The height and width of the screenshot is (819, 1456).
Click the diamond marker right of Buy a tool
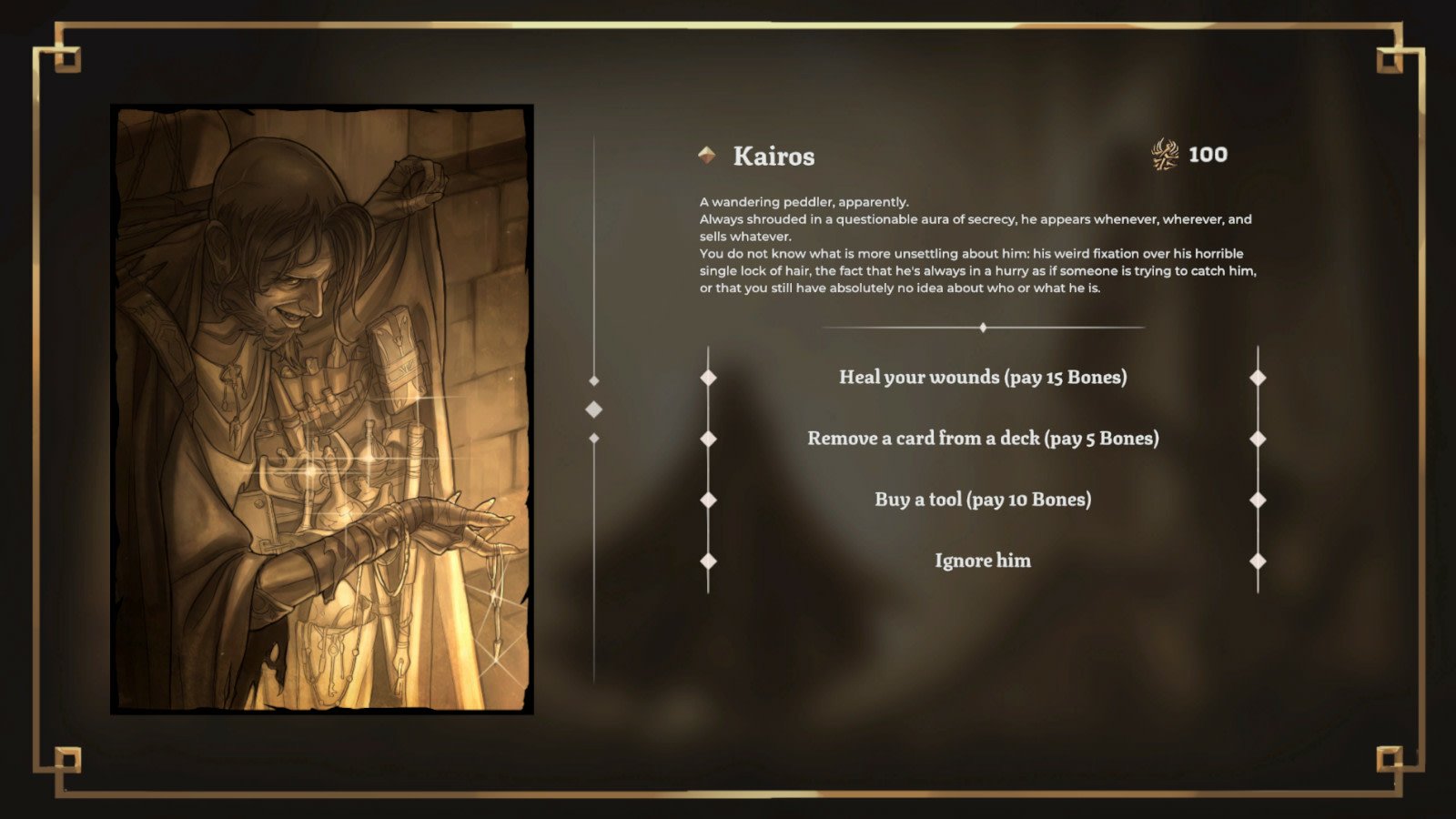click(1259, 499)
